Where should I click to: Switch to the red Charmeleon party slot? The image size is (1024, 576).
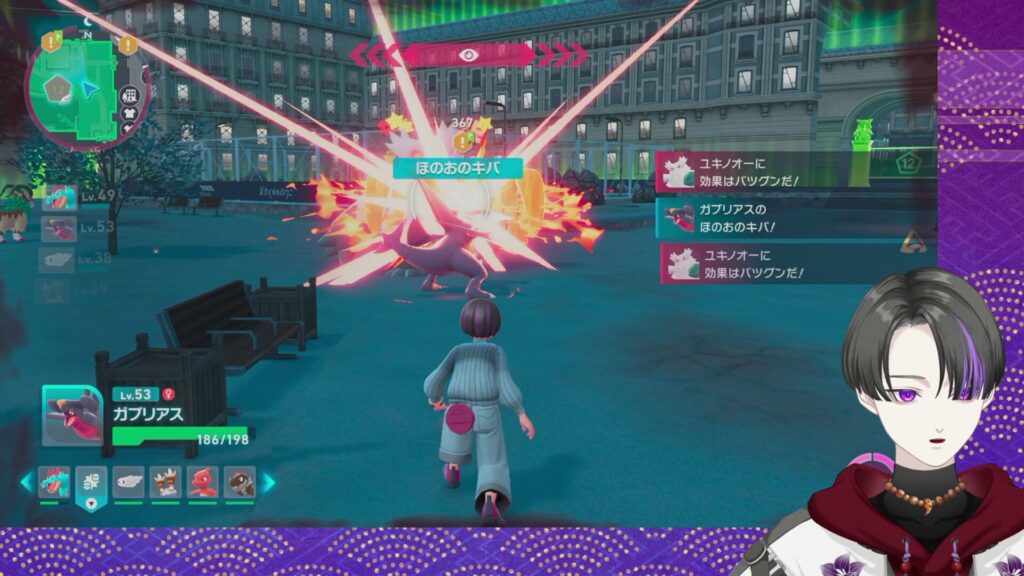tap(203, 482)
